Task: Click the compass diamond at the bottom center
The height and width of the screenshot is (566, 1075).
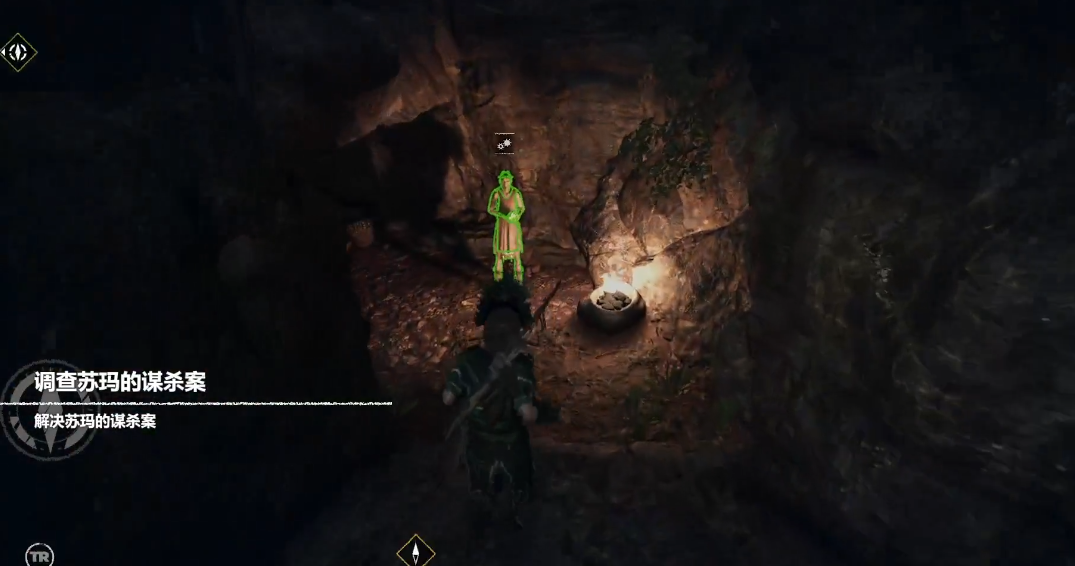Action: click(415, 551)
